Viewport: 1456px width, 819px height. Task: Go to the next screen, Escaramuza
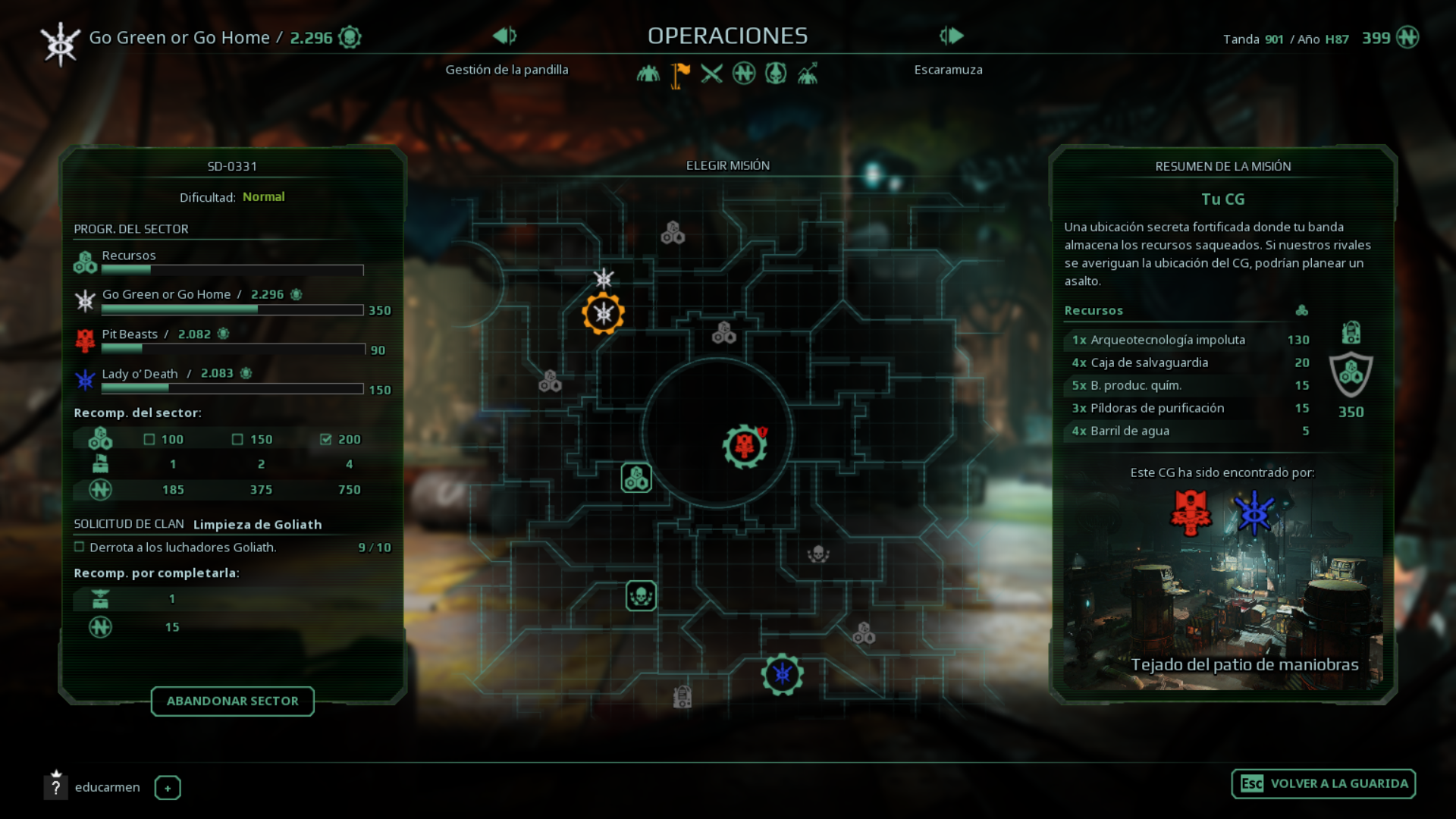point(952,36)
